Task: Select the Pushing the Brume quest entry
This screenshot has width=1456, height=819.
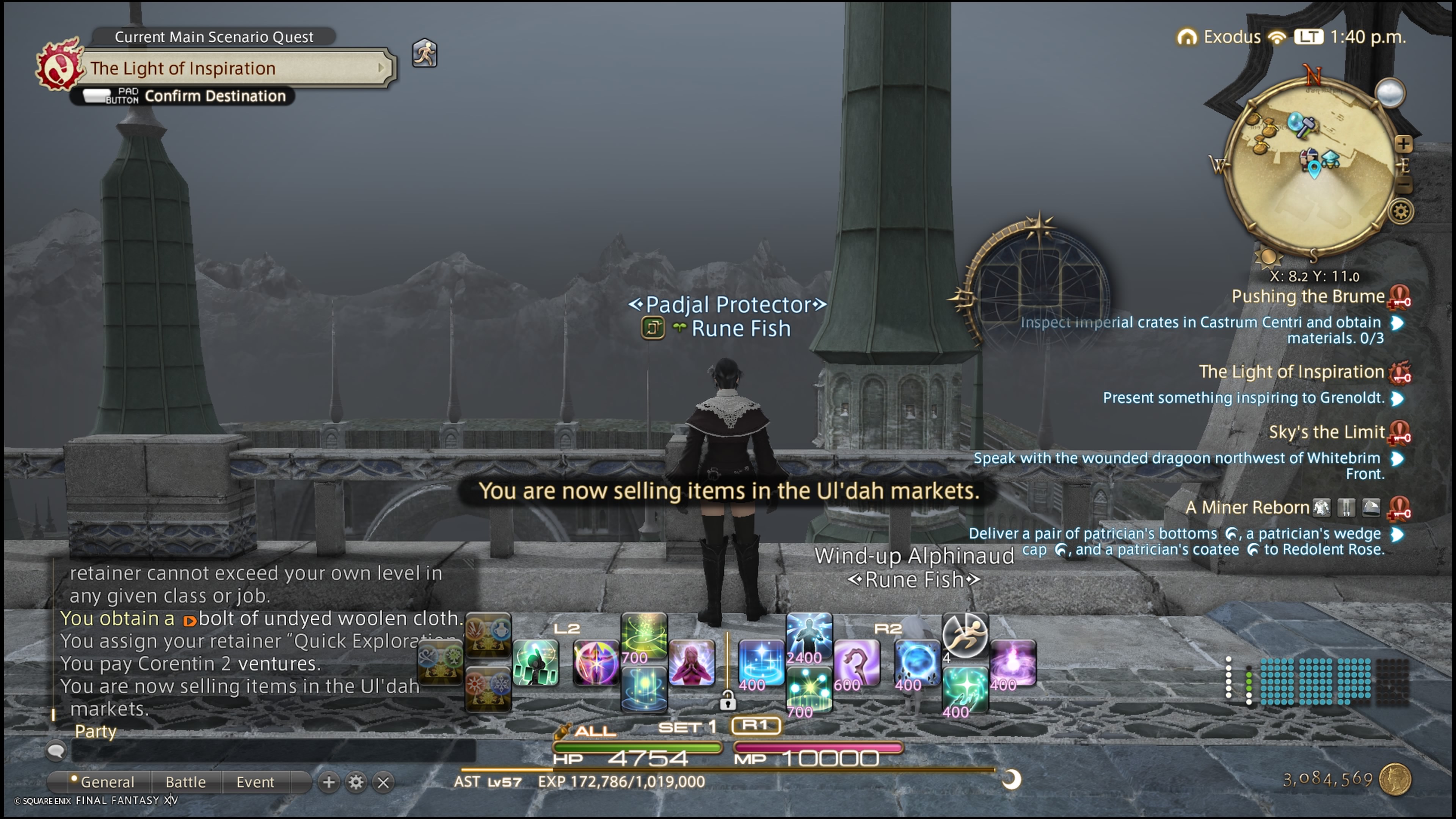Action: 1307,296
